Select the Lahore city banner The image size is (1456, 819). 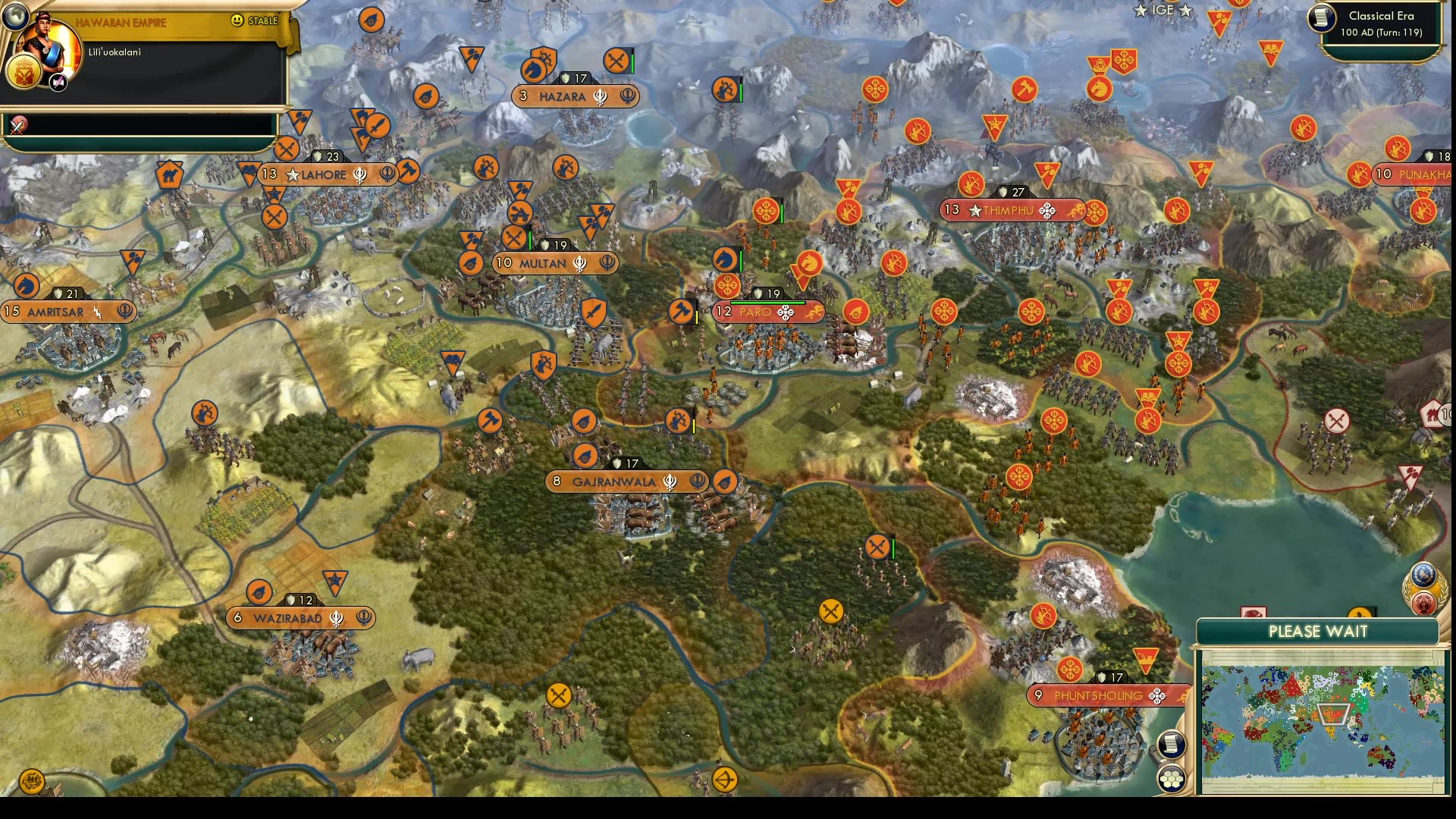click(x=326, y=174)
